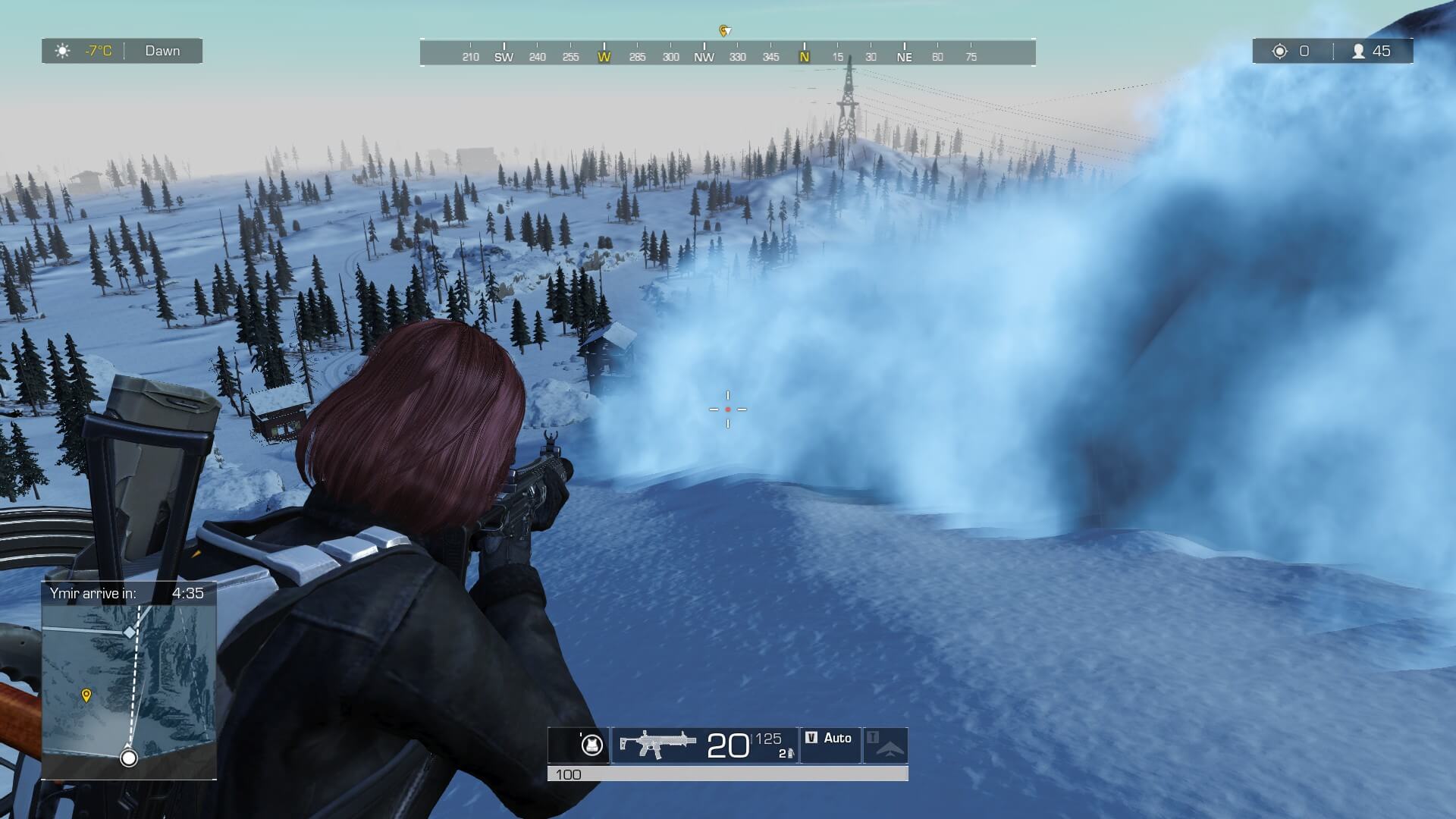Click the sun weather icon
The width and height of the screenshot is (1456, 819).
click(63, 51)
